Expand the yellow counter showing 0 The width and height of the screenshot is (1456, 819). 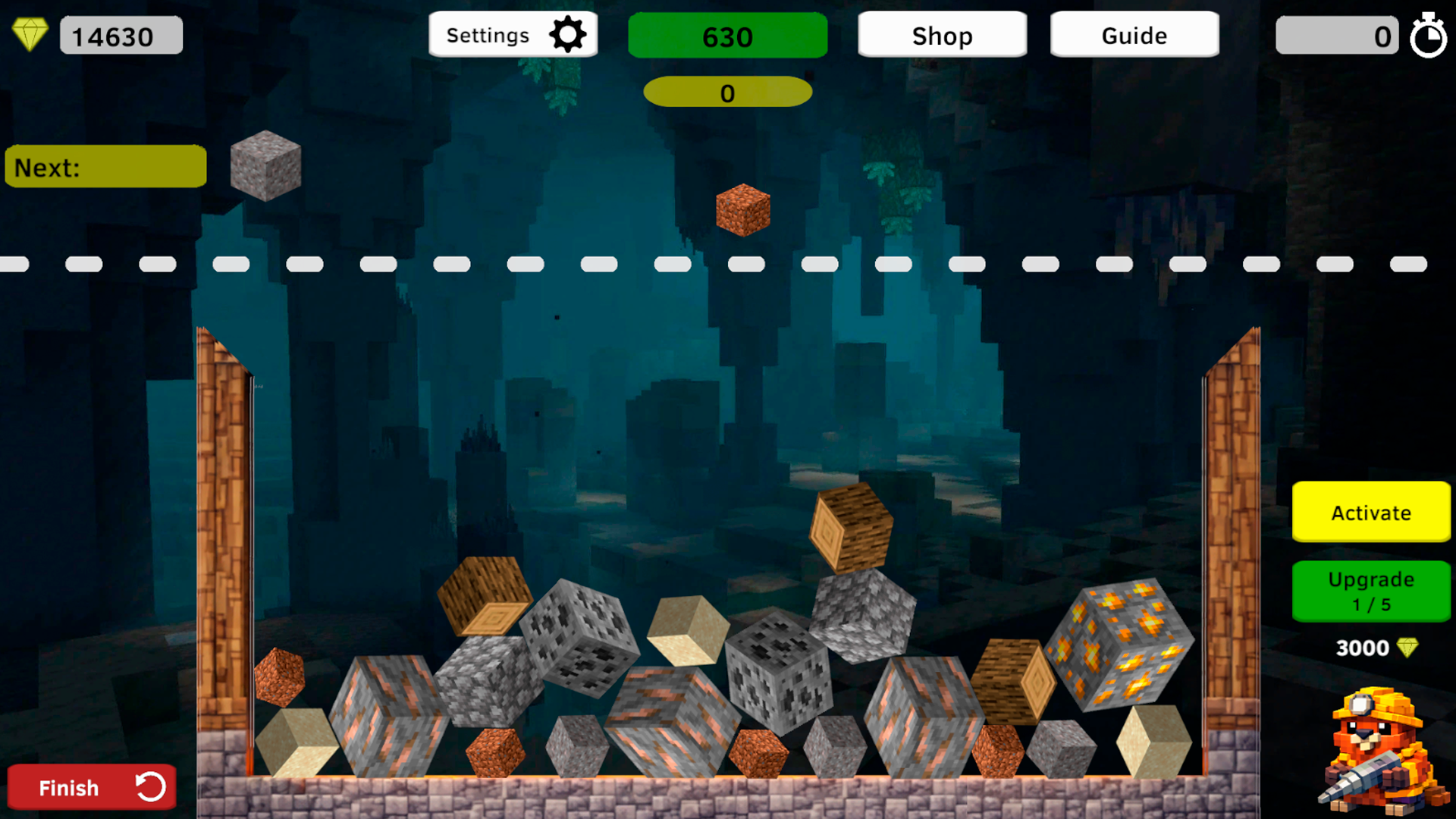tap(727, 93)
